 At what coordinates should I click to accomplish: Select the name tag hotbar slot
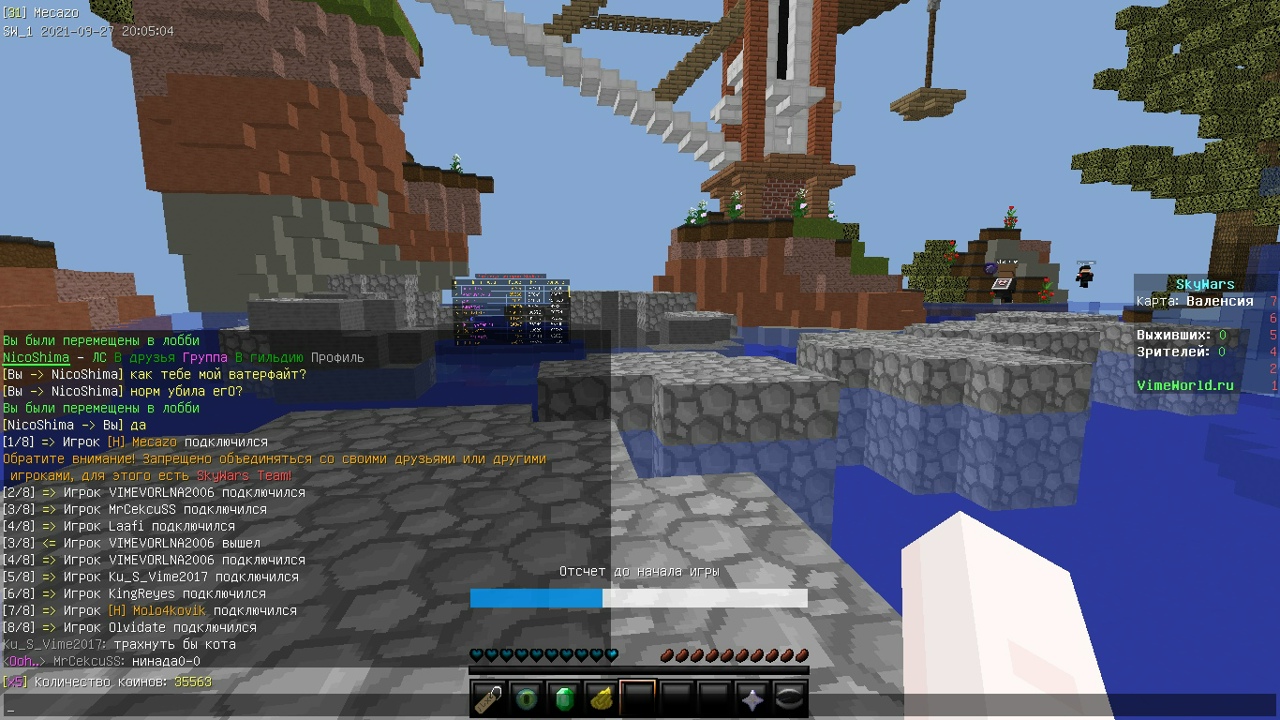coord(490,697)
